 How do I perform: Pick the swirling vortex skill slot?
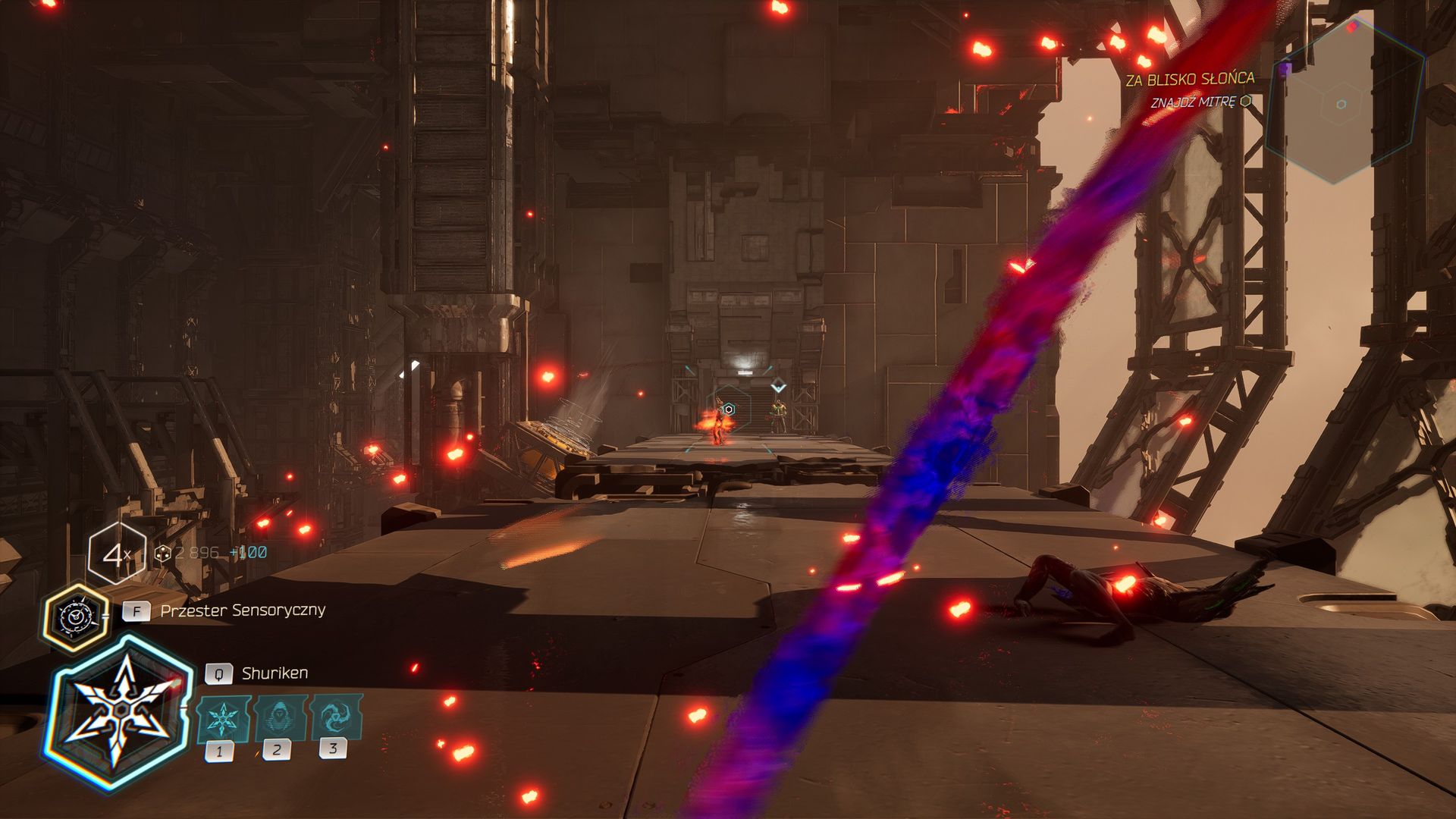[x=334, y=716]
